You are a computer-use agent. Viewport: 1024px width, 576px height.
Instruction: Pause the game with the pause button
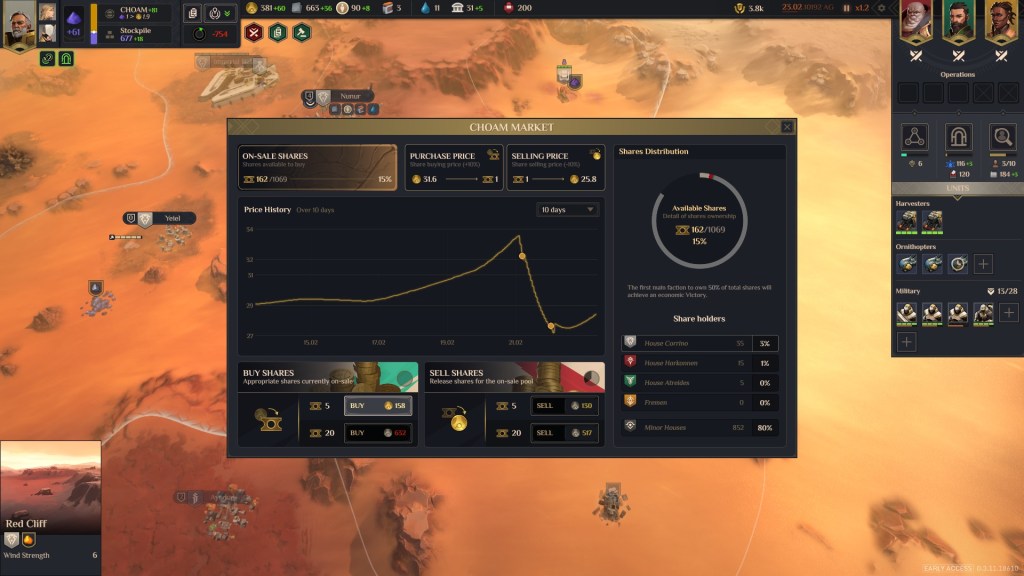[x=847, y=8]
